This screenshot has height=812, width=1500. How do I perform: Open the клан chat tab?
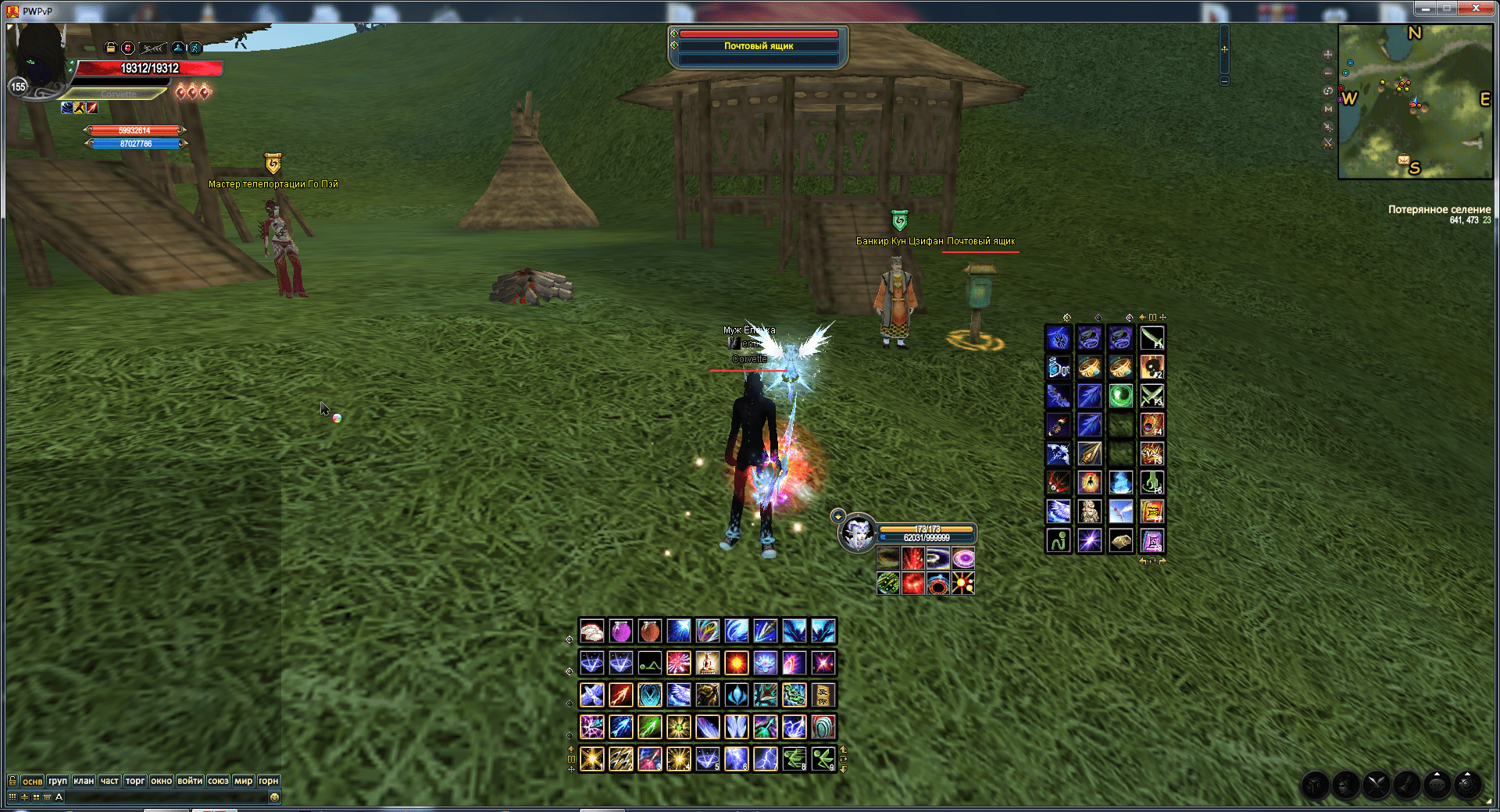85,780
